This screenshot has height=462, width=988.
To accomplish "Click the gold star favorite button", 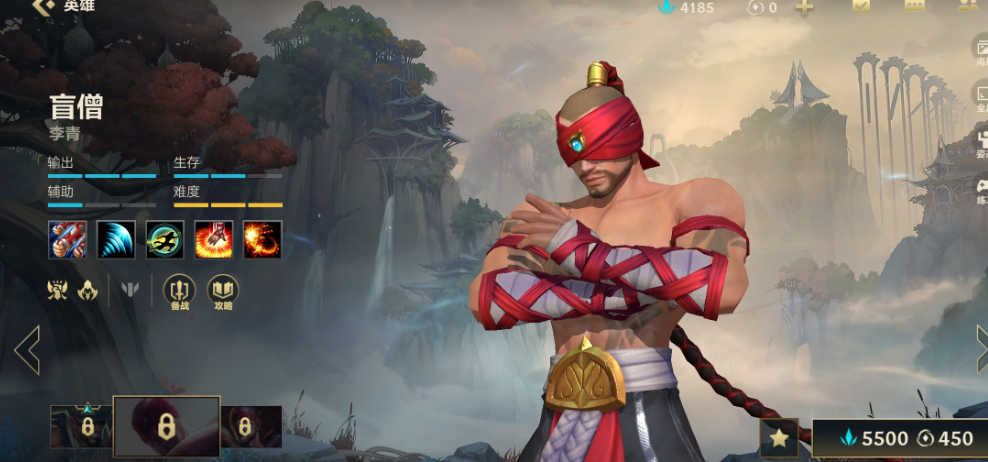I will [779, 438].
